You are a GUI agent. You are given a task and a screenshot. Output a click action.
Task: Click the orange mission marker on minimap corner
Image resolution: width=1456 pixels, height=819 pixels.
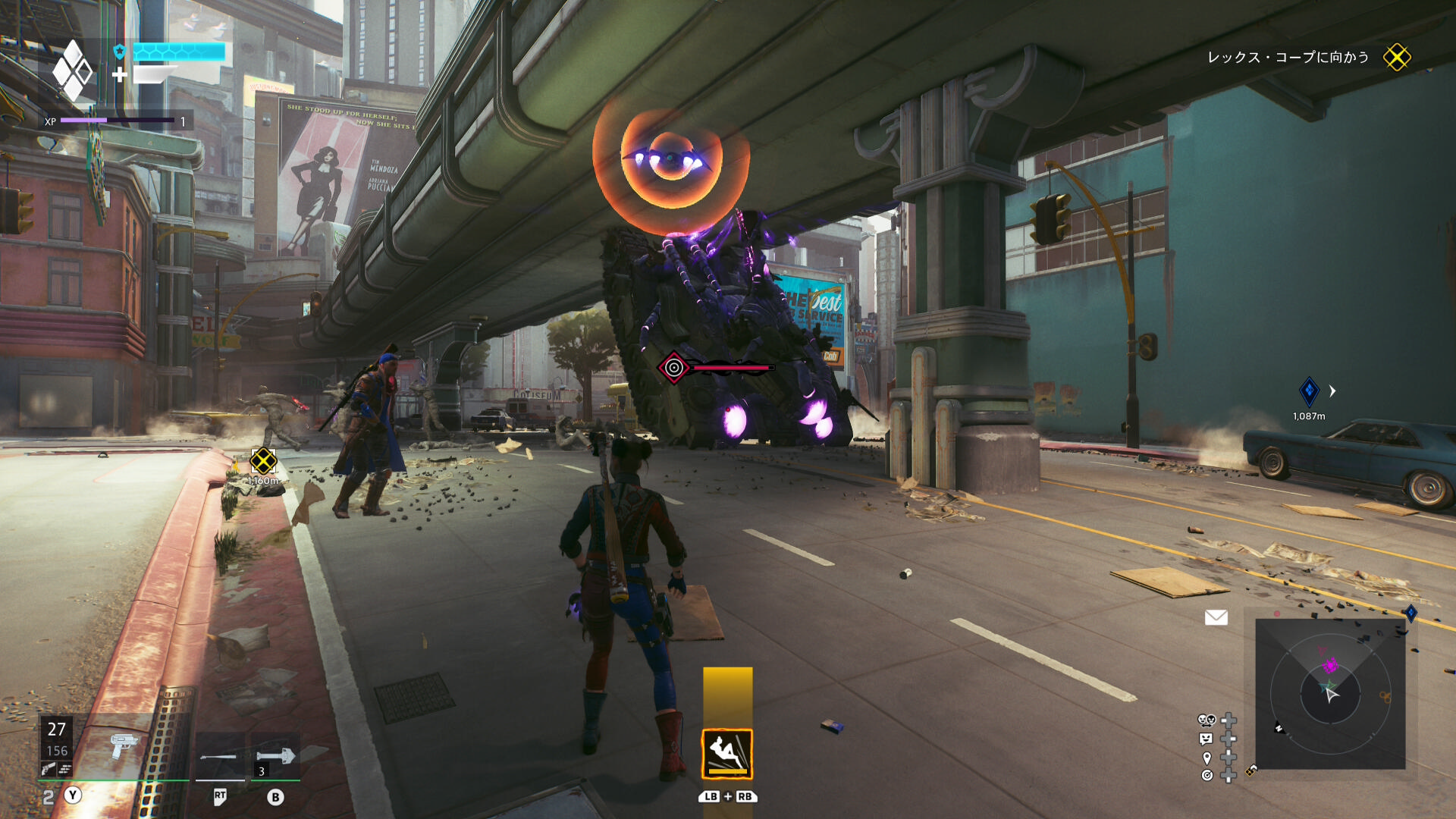1250,770
